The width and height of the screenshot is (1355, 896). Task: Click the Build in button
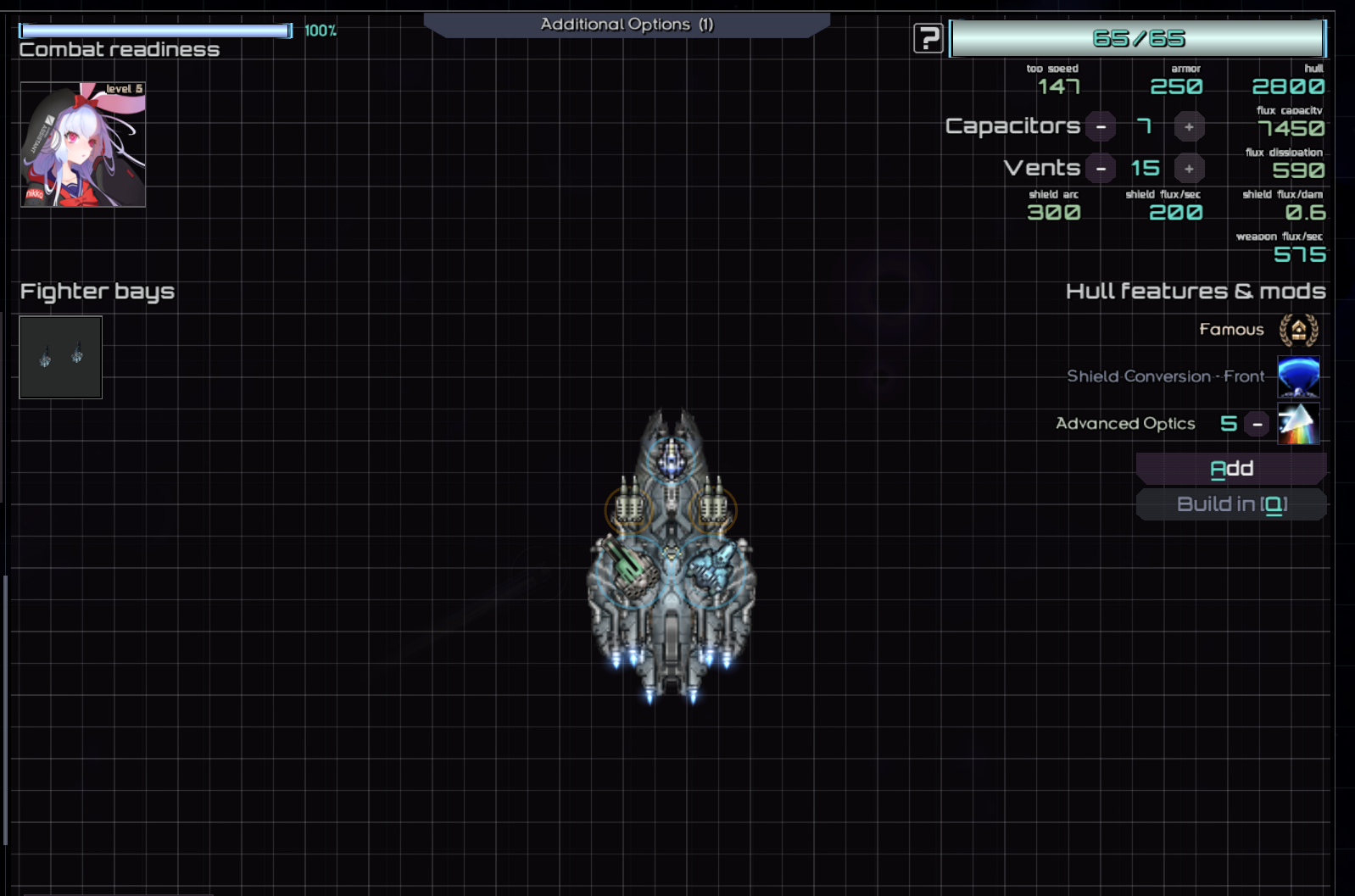pos(1231,504)
